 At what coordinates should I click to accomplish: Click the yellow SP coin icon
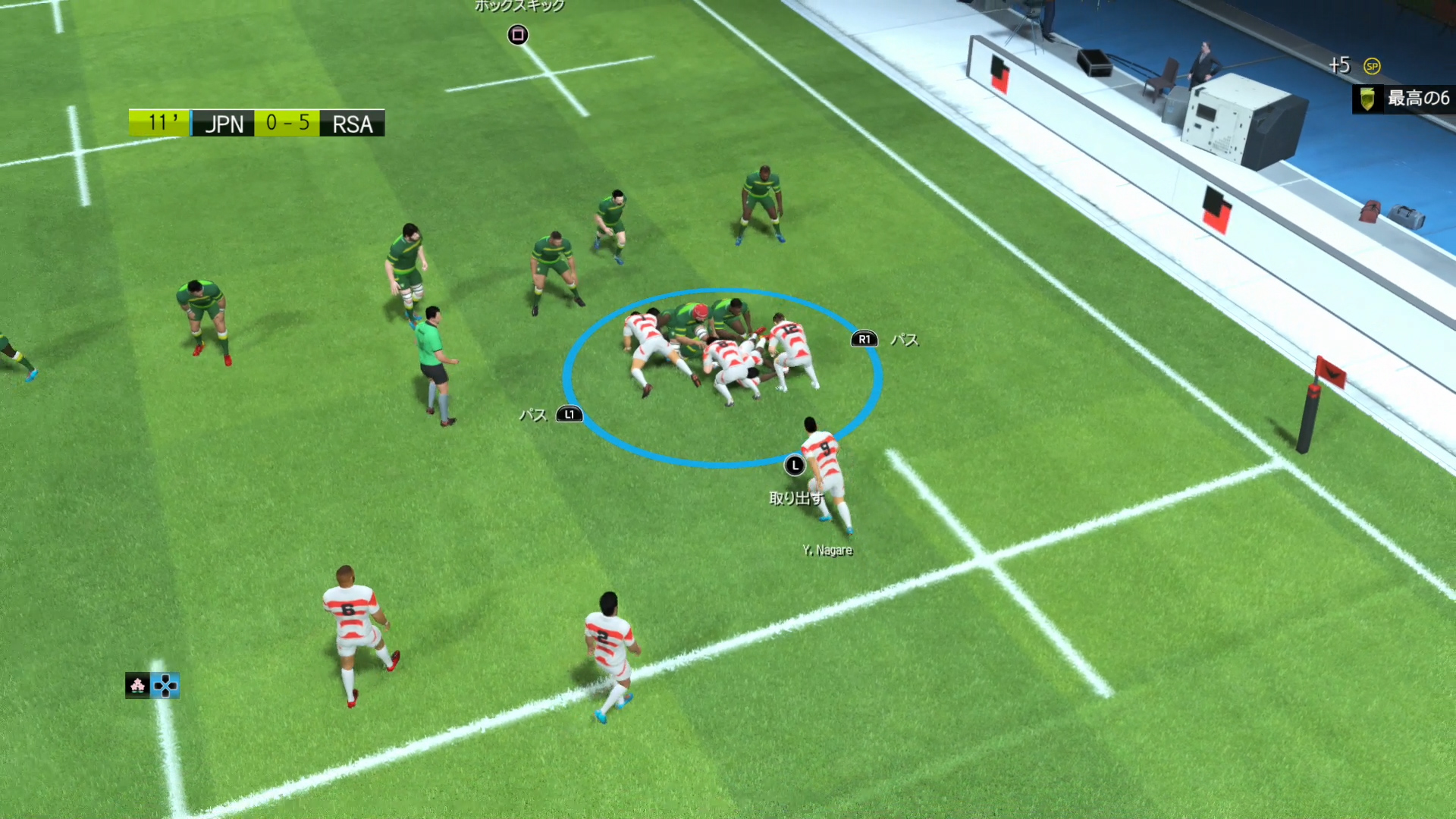click(x=1372, y=67)
